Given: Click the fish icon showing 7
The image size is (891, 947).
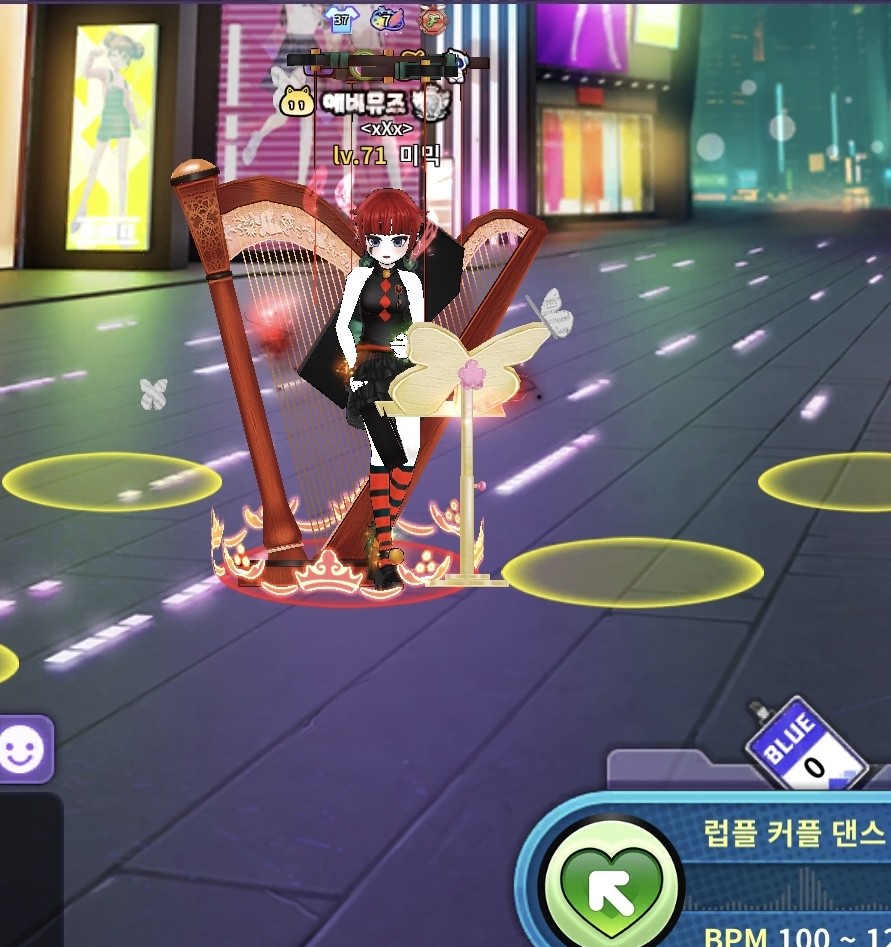Looking at the screenshot, I should tap(387, 18).
